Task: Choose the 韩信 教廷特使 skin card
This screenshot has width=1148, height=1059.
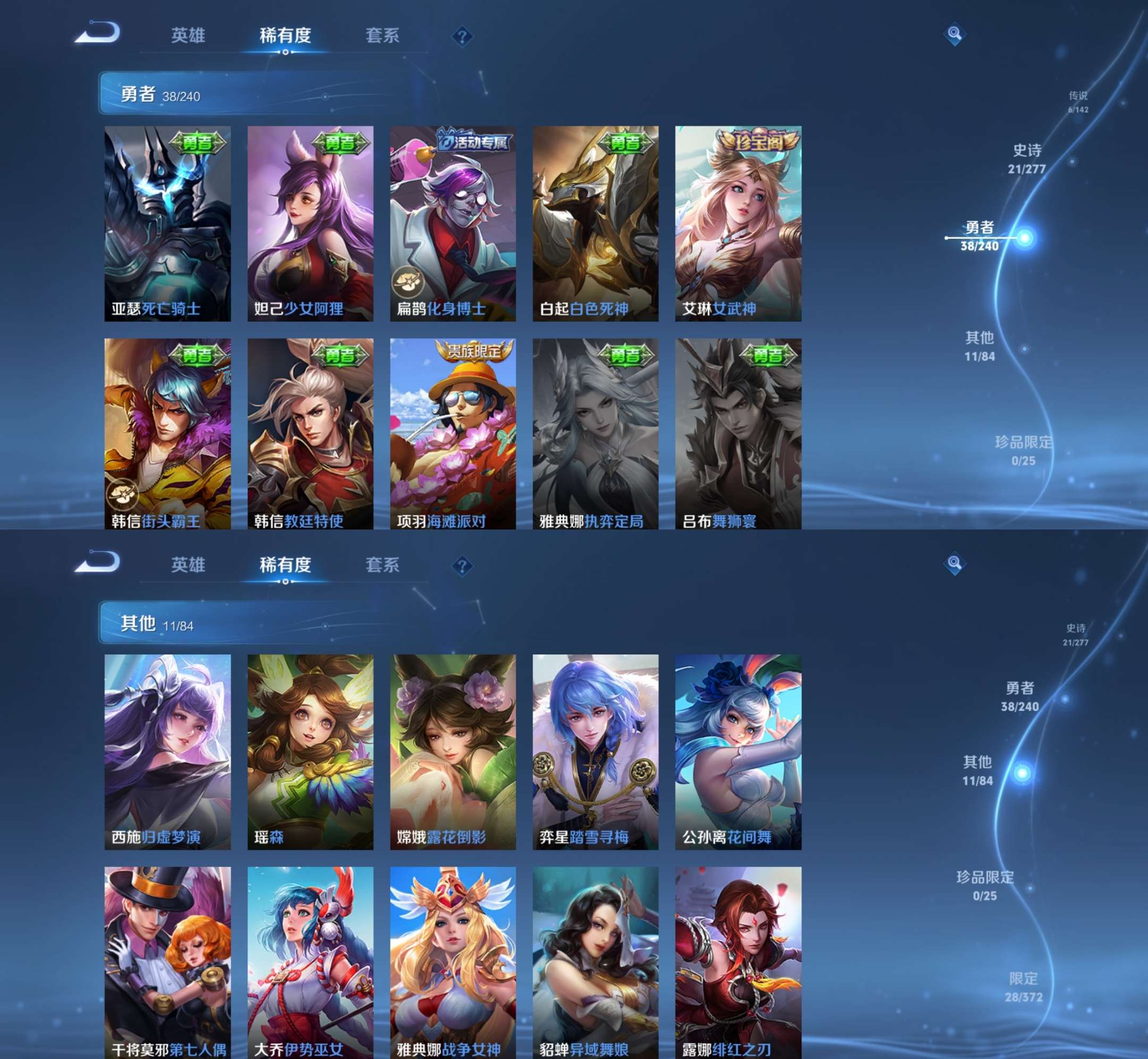Action: click(310, 433)
